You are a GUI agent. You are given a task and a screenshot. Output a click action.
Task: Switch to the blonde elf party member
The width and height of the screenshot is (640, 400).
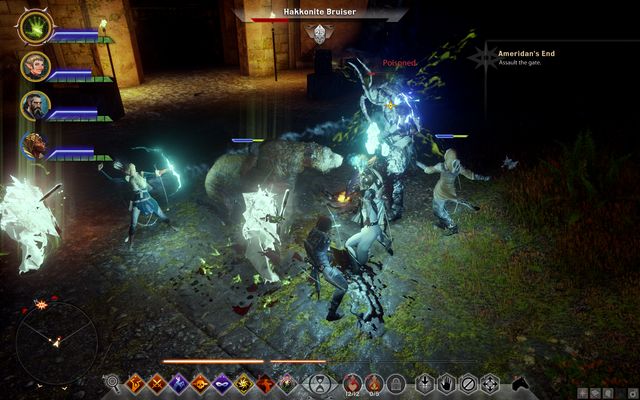(35, 66)
